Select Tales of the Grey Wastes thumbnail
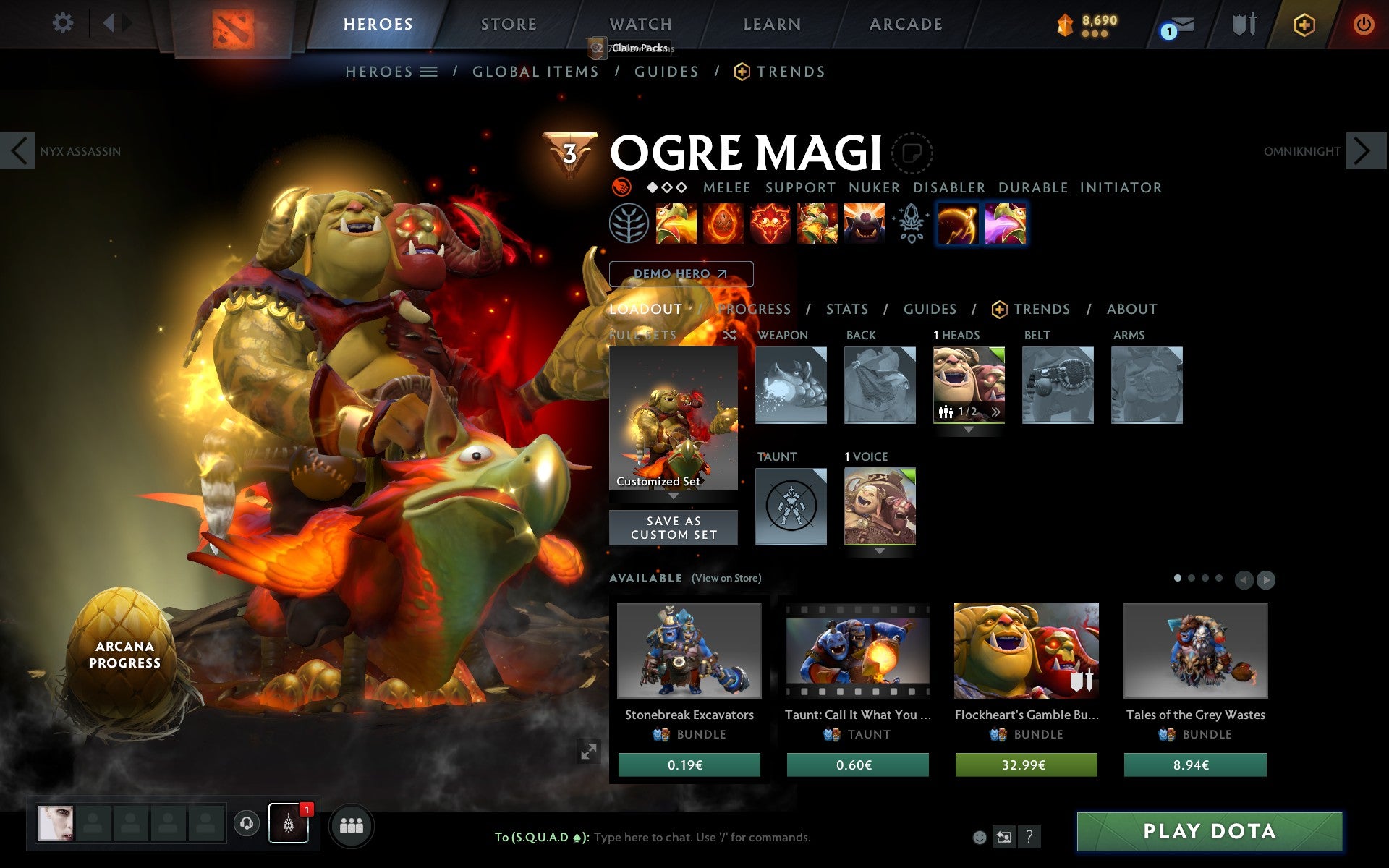1389x868 pixels. click(x=1195, y=650)
